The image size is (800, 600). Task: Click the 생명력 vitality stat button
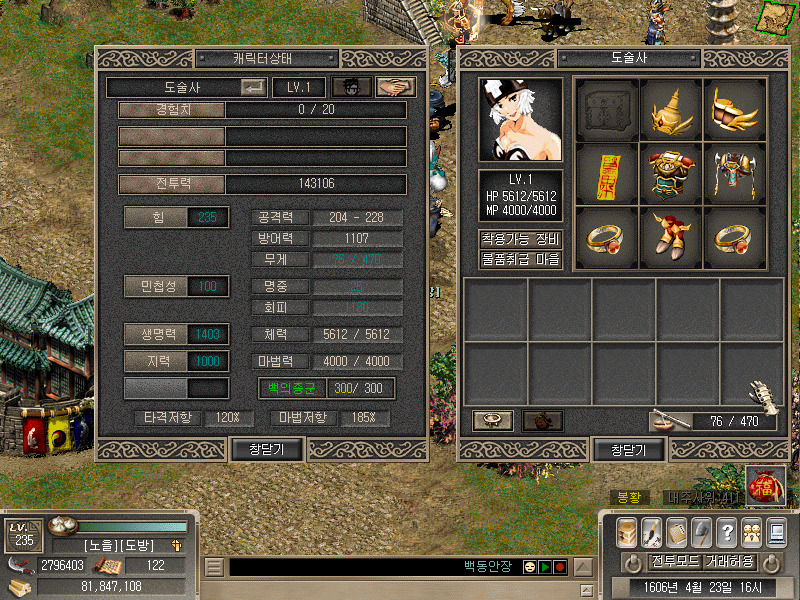point(156,334)
